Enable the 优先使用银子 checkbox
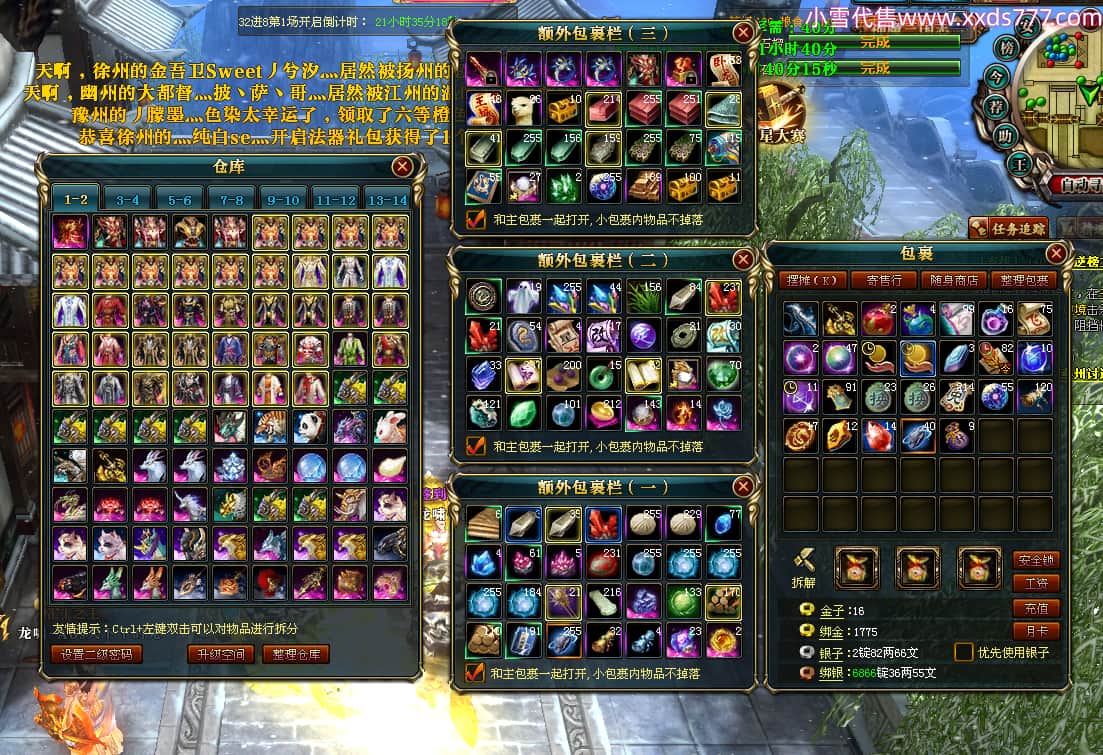The image size is (1103, 755). [x=963, y=652]
